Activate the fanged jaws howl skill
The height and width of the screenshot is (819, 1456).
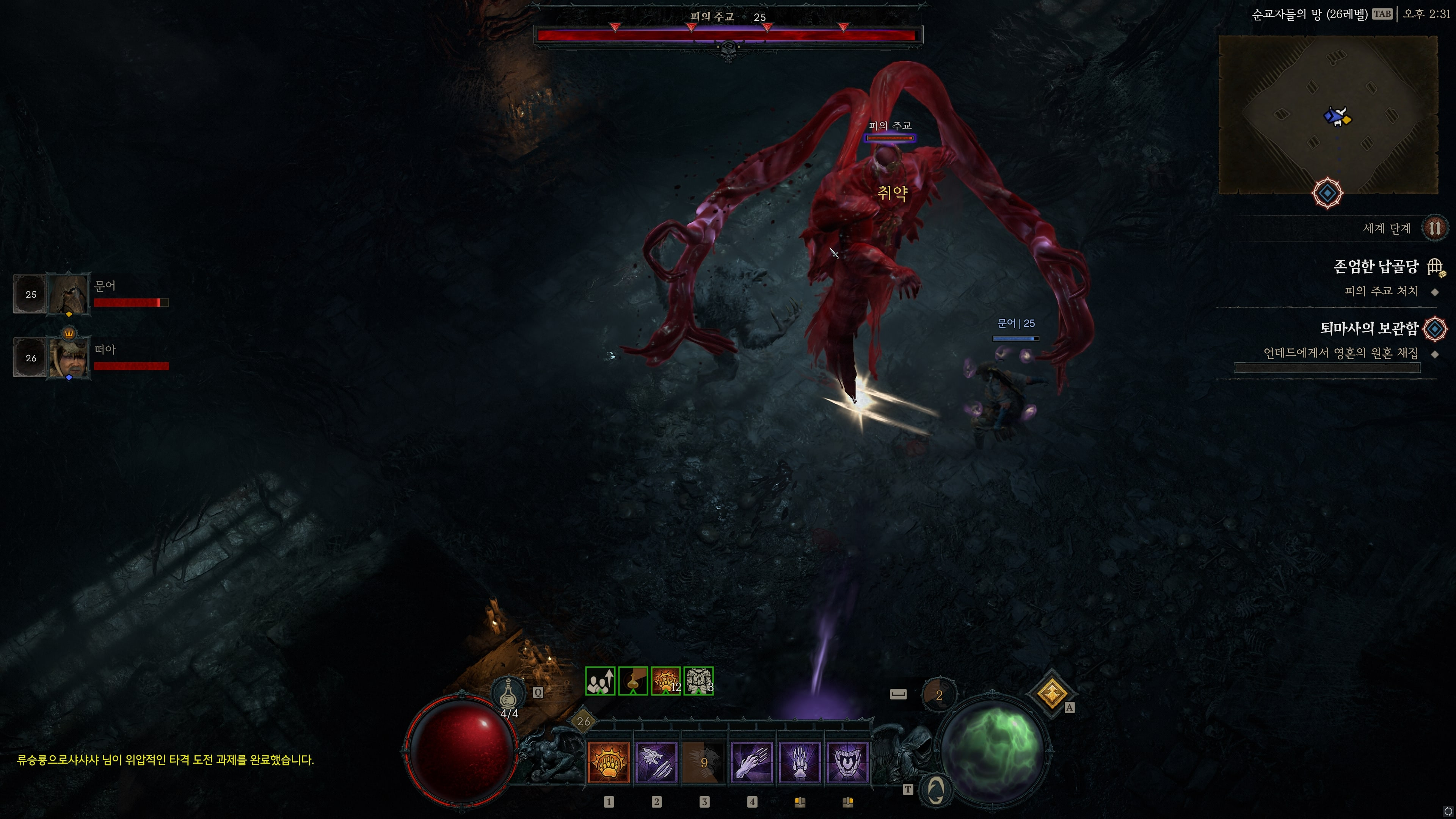pos(847,762)
